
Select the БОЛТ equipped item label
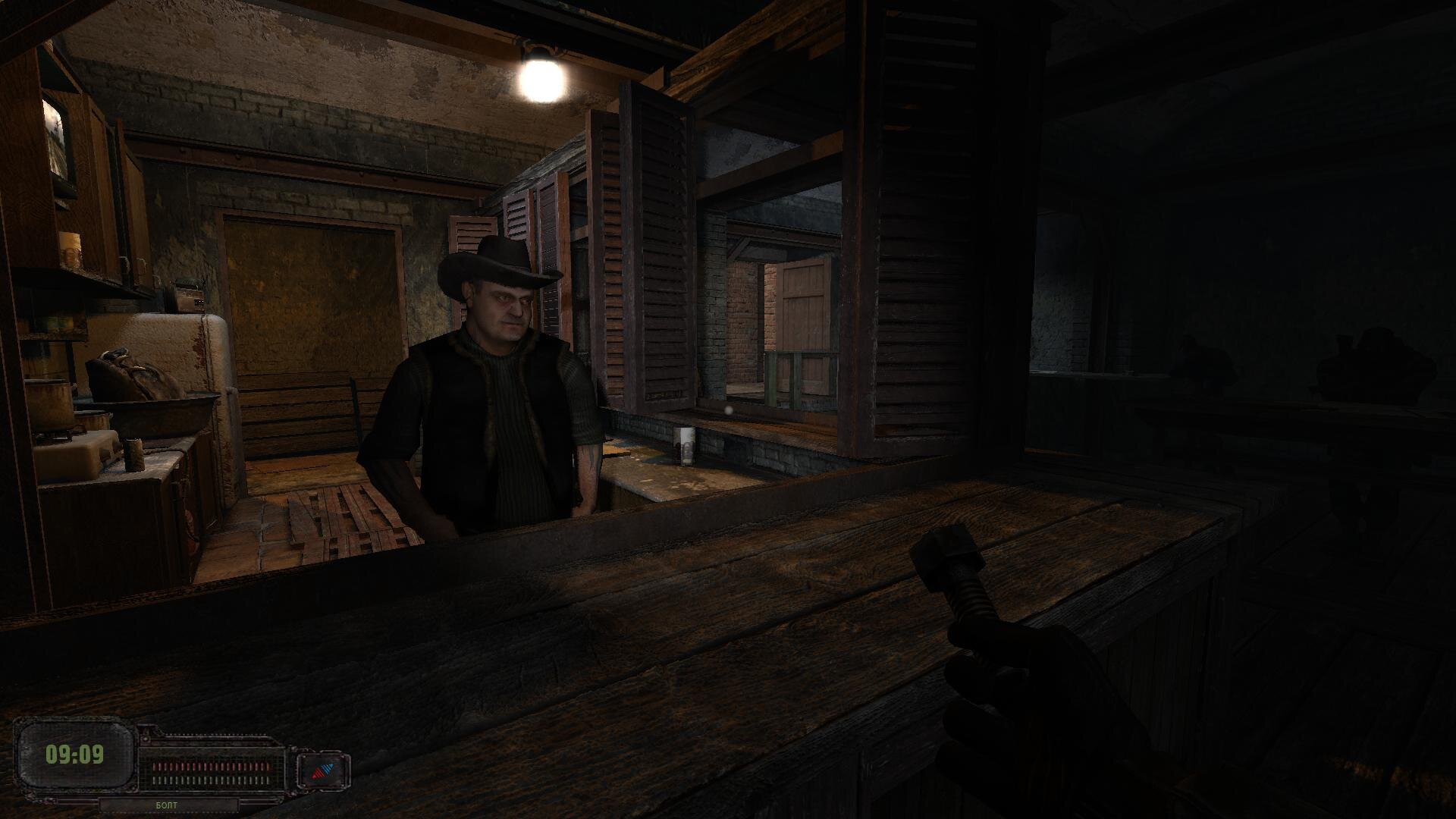(x=165, y=805)
